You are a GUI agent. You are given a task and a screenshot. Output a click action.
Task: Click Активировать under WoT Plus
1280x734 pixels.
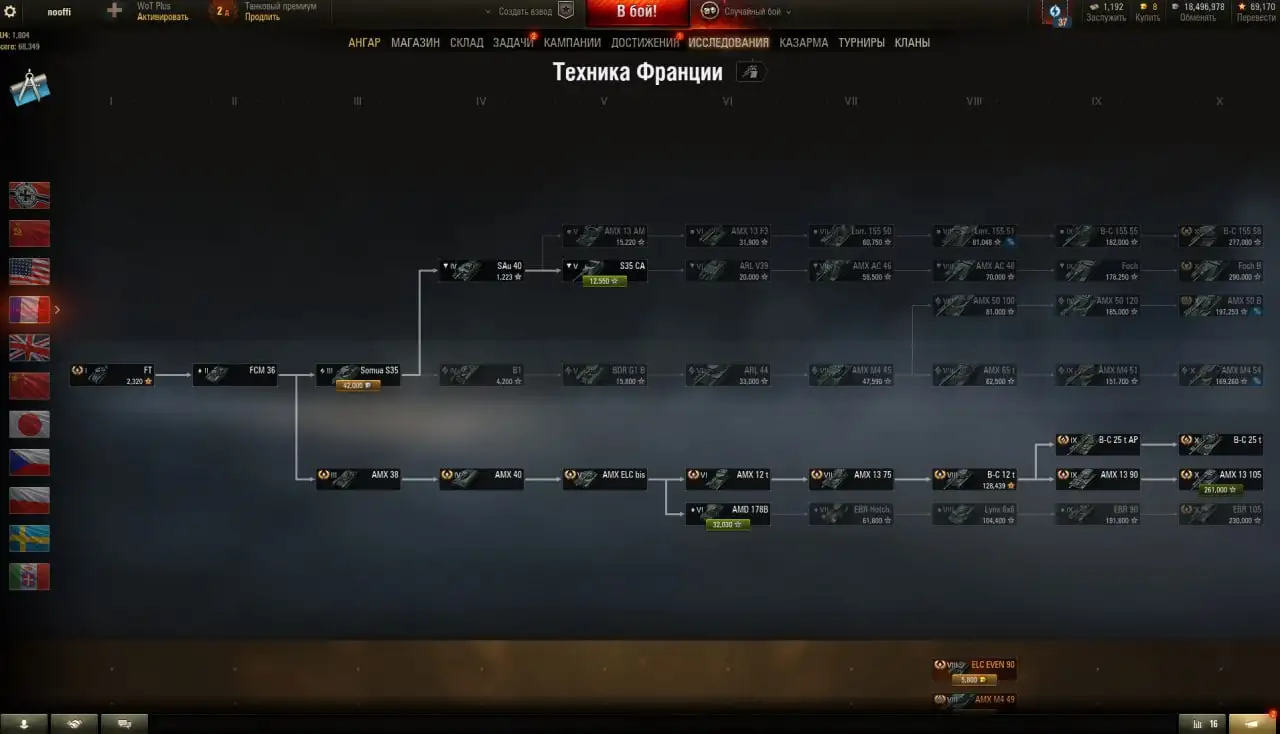click(x=160, y=17)
